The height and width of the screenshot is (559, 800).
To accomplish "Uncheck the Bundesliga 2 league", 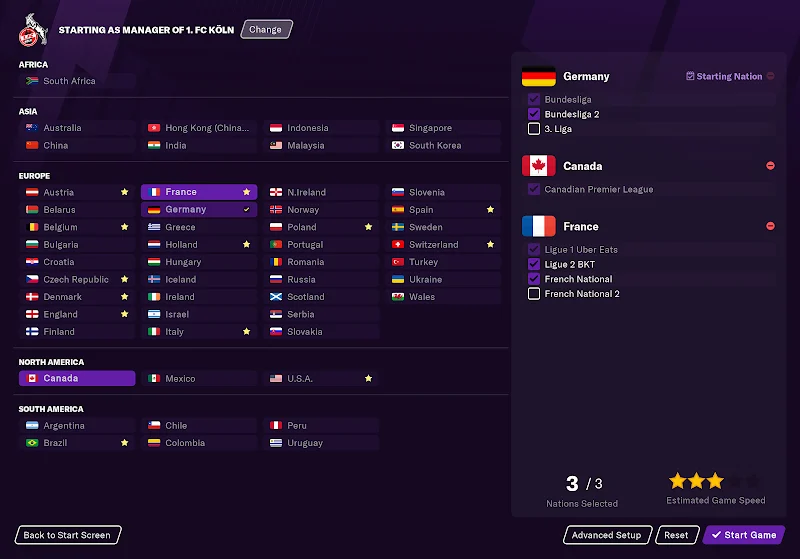I will (x=534, y=114).
